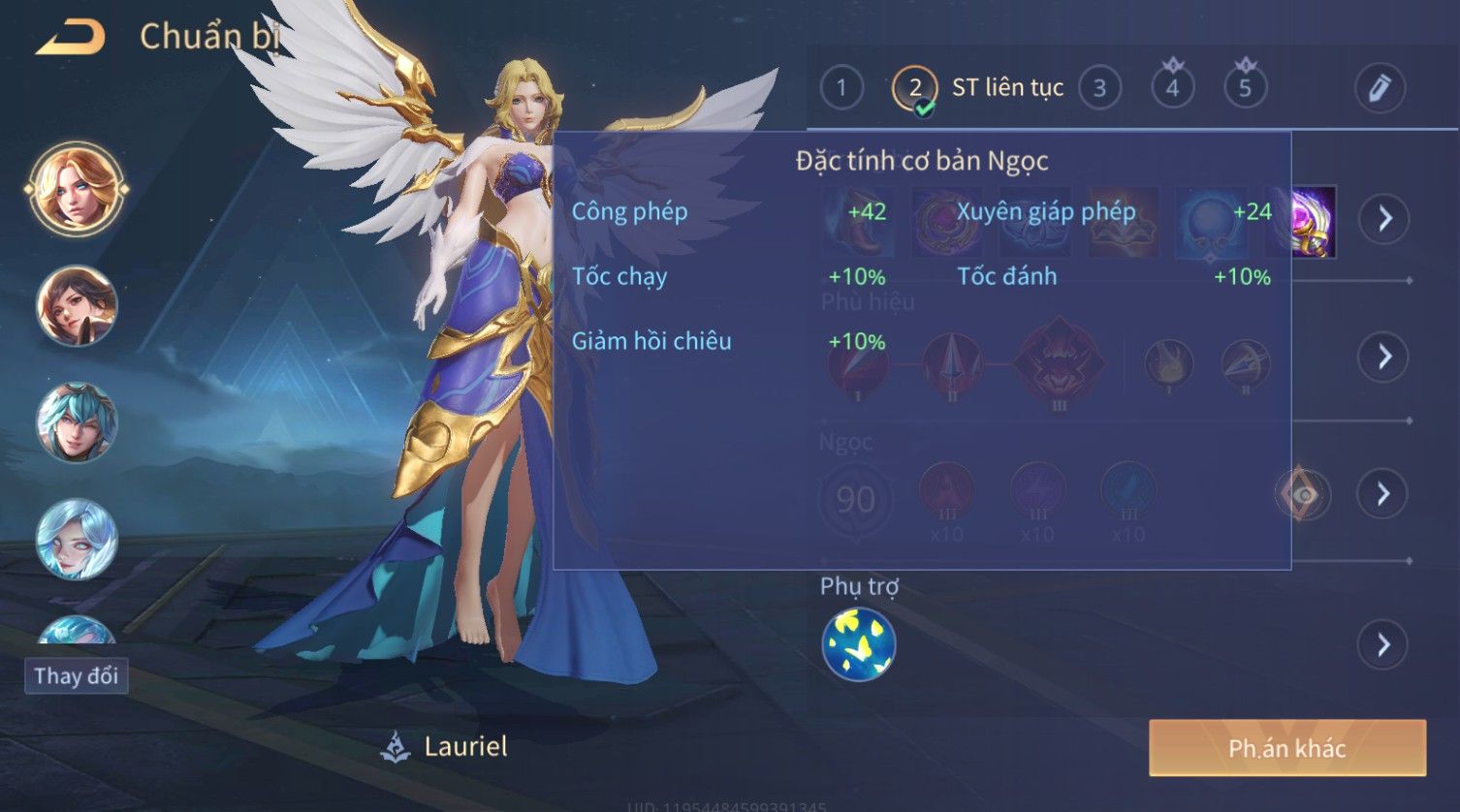Select Lauriel's blonde hero portrait
This screenshot has height=812, width=1460.
[x=77, y=188]
